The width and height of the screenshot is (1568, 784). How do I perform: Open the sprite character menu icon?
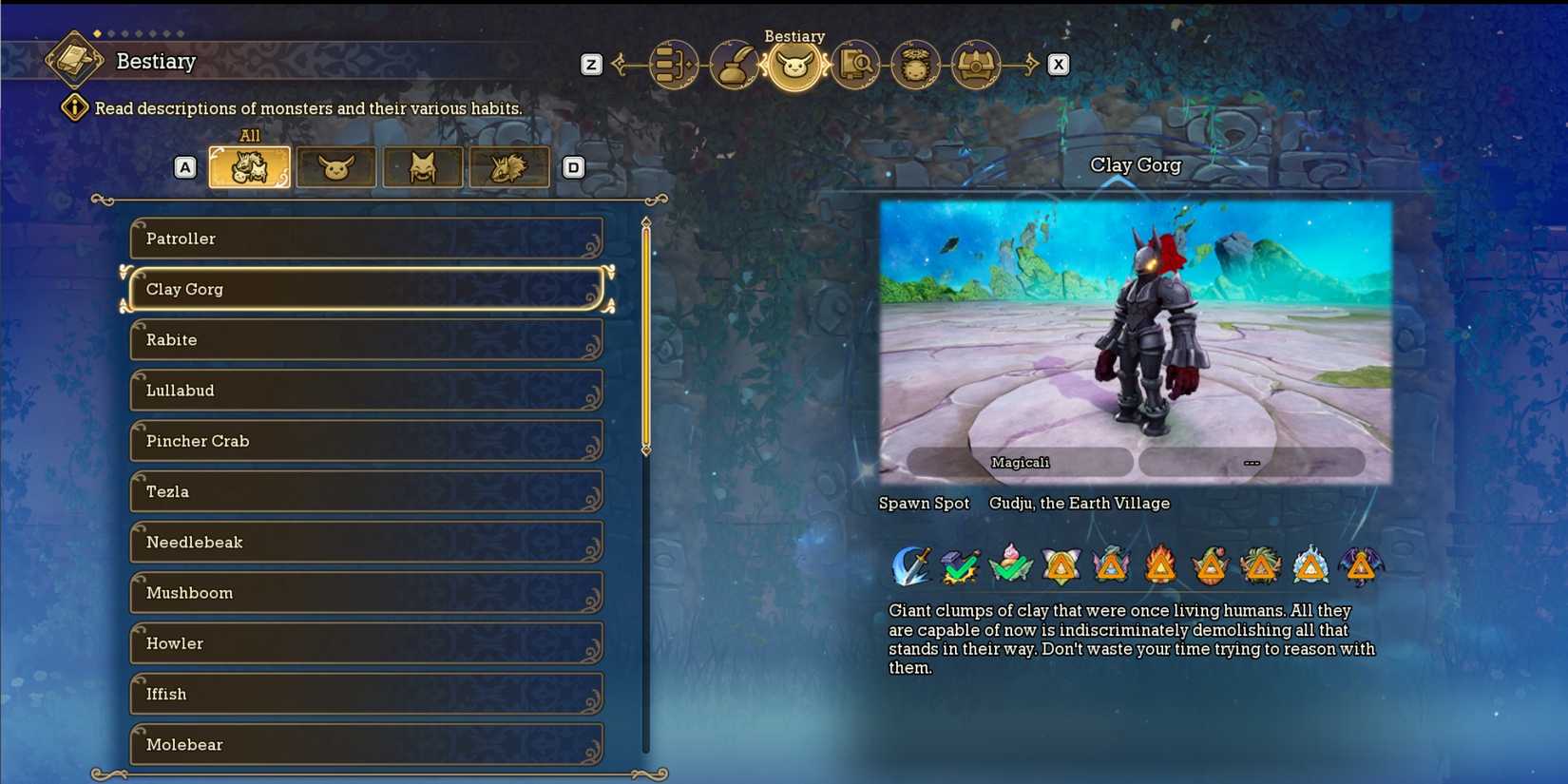[x=915, y=65]
